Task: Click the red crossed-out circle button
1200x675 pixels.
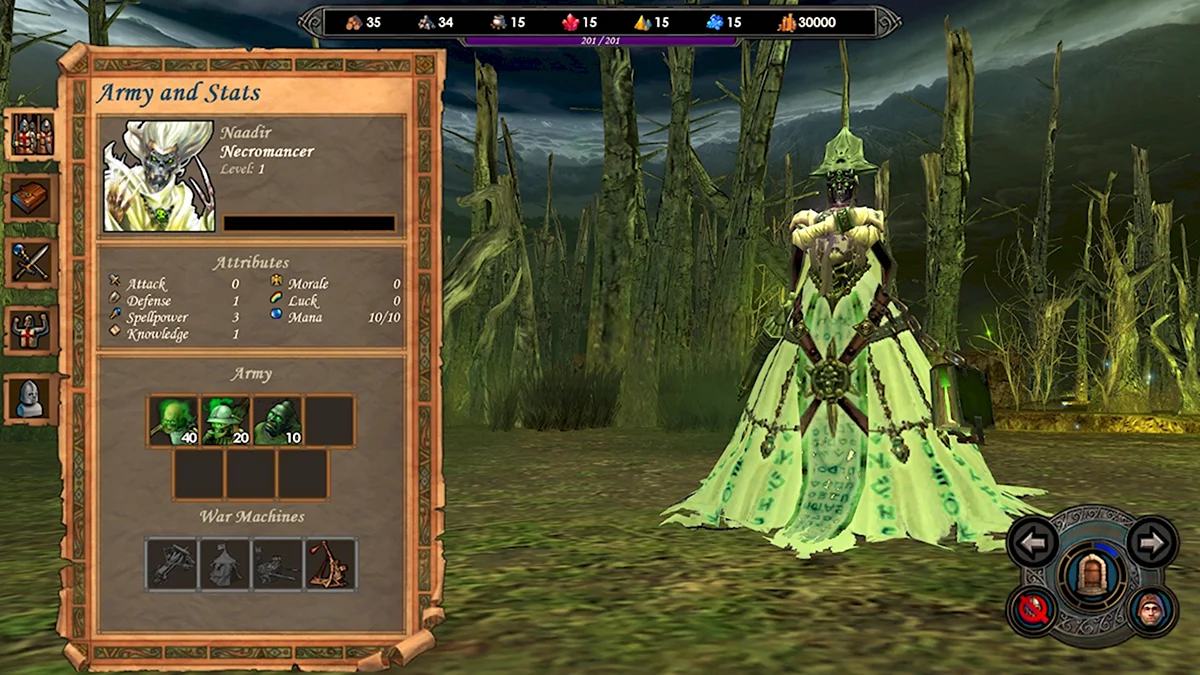Action: point(1033,609)
